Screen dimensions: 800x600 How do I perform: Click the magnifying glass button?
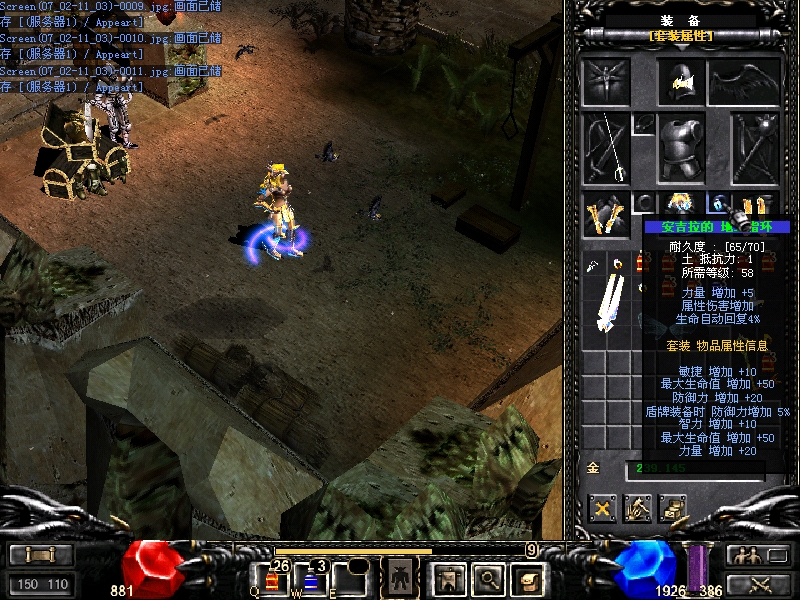(488, 577)
